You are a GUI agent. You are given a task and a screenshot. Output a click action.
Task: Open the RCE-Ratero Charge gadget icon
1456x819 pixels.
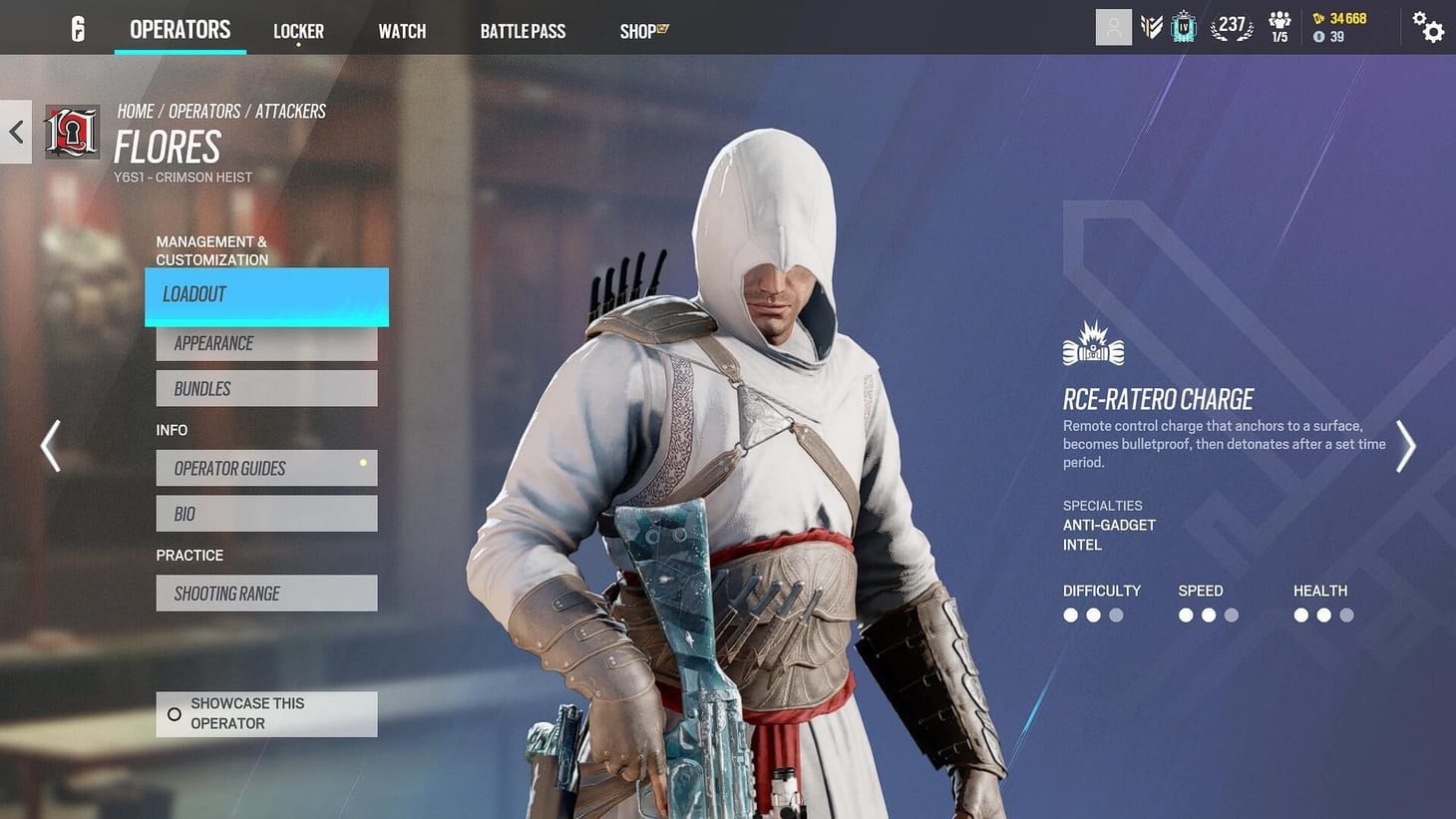(x=1092, y=343)
